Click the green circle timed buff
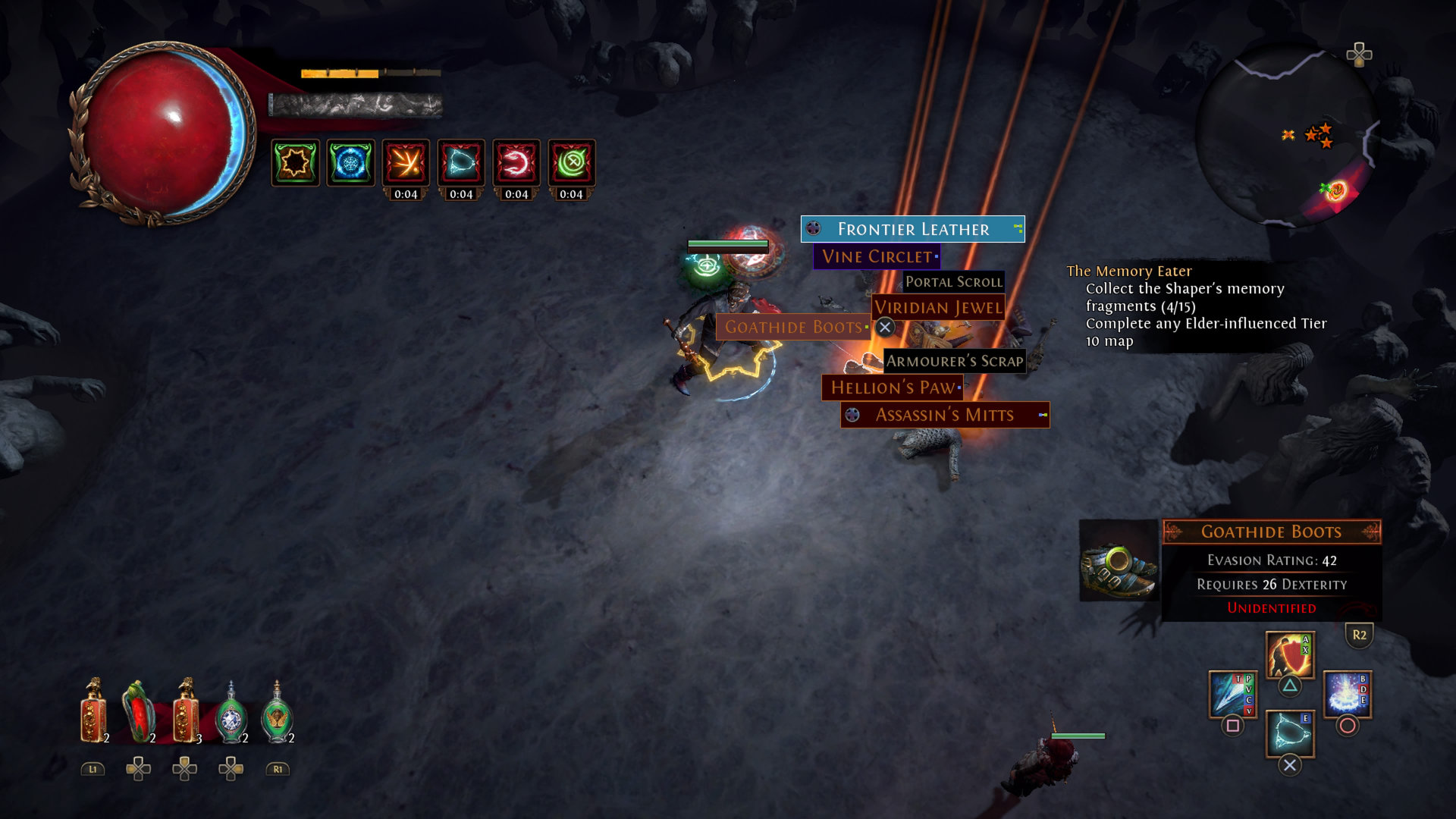The image size is (1456, 819). tap(572, 162)
